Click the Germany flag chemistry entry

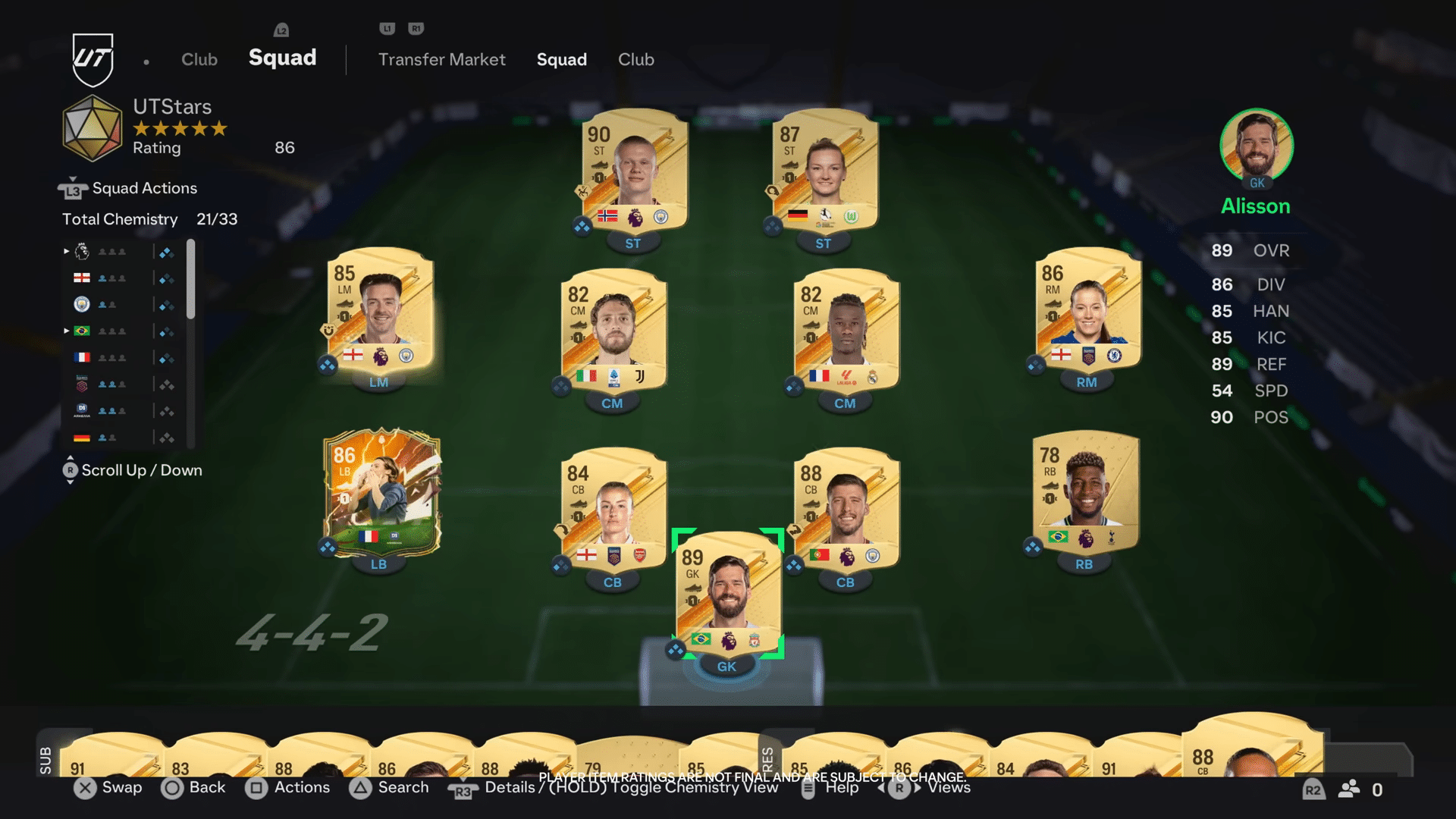(x=82, y=438)
